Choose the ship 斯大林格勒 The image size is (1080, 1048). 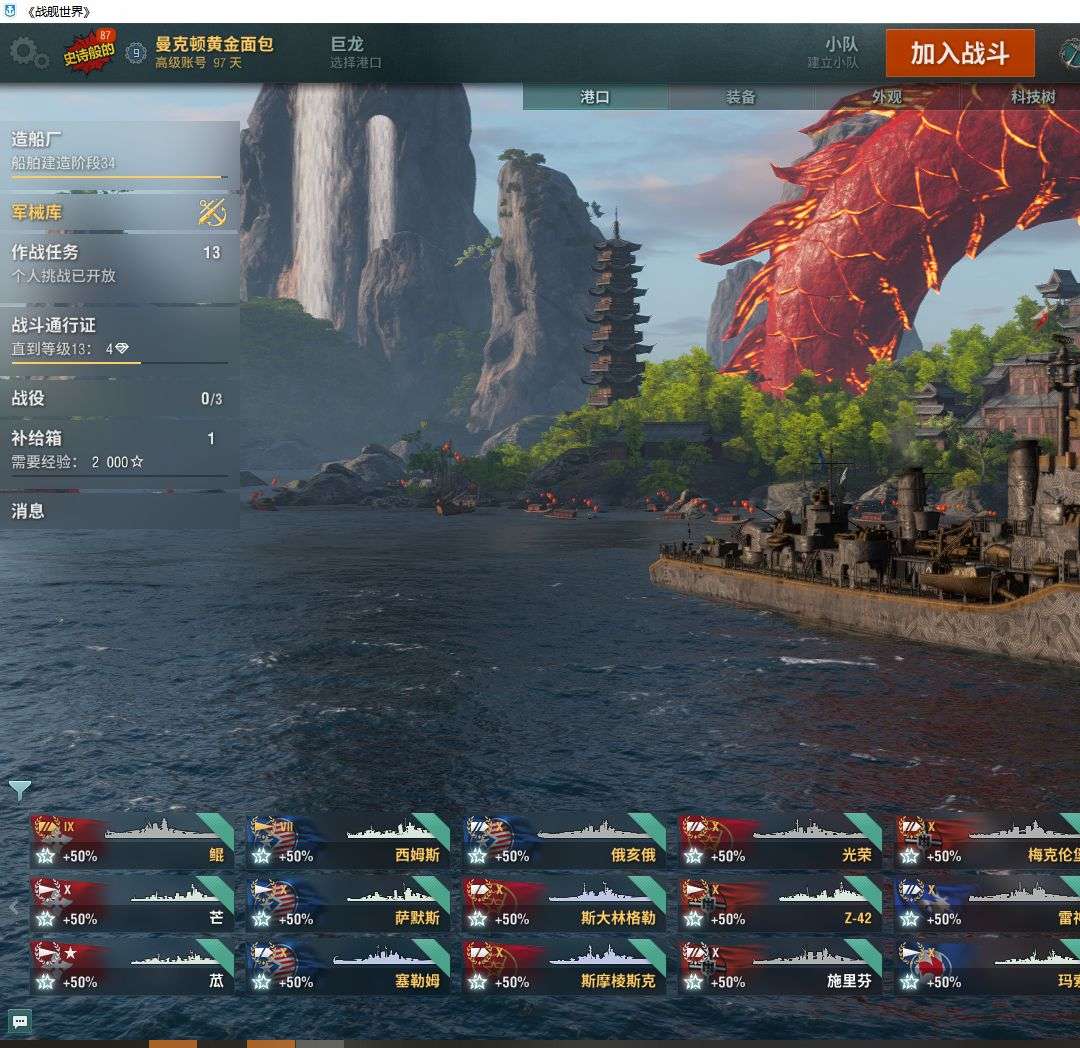[x=564, y=905]
